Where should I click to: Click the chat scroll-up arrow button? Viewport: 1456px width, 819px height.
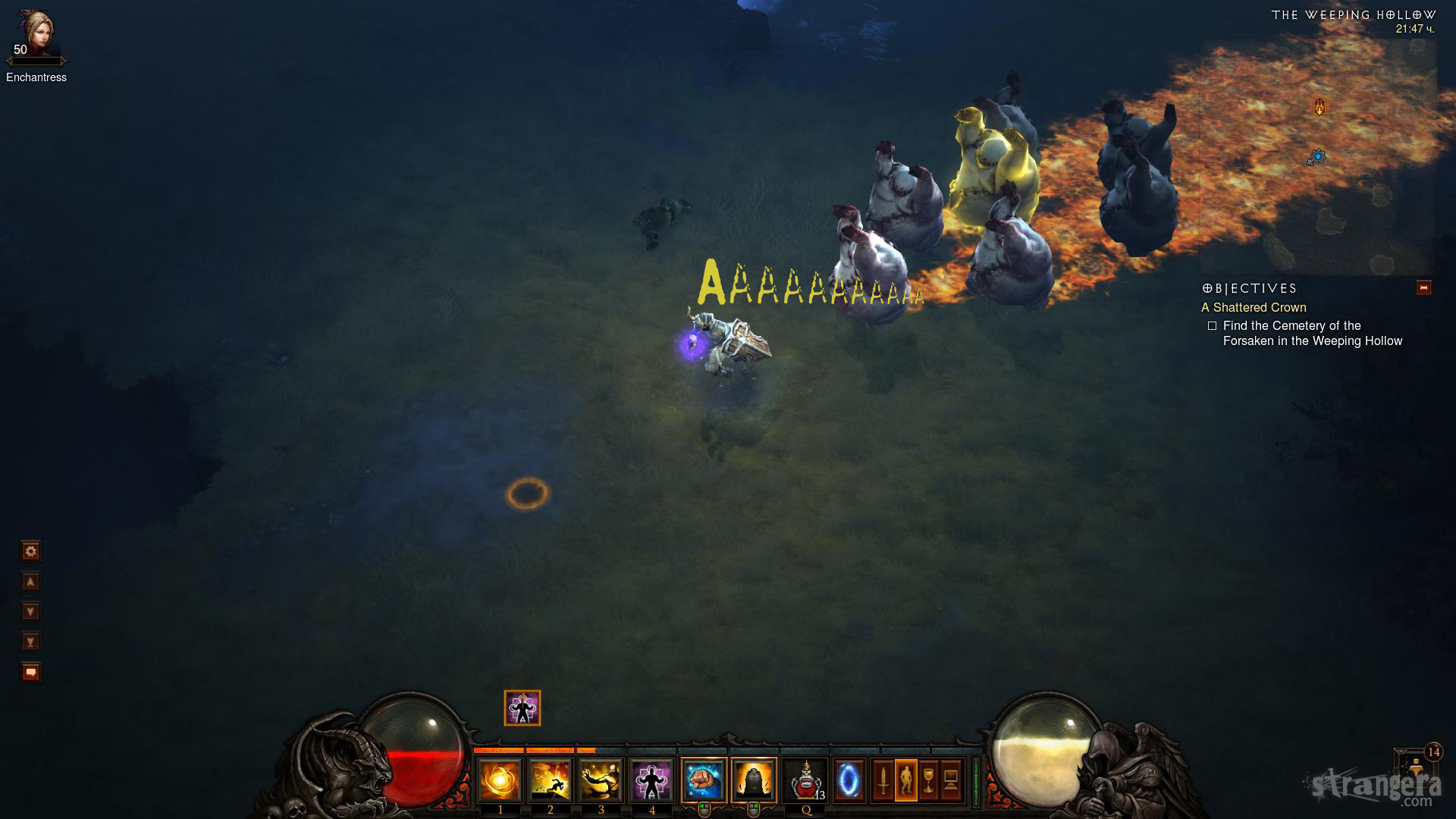30,582
